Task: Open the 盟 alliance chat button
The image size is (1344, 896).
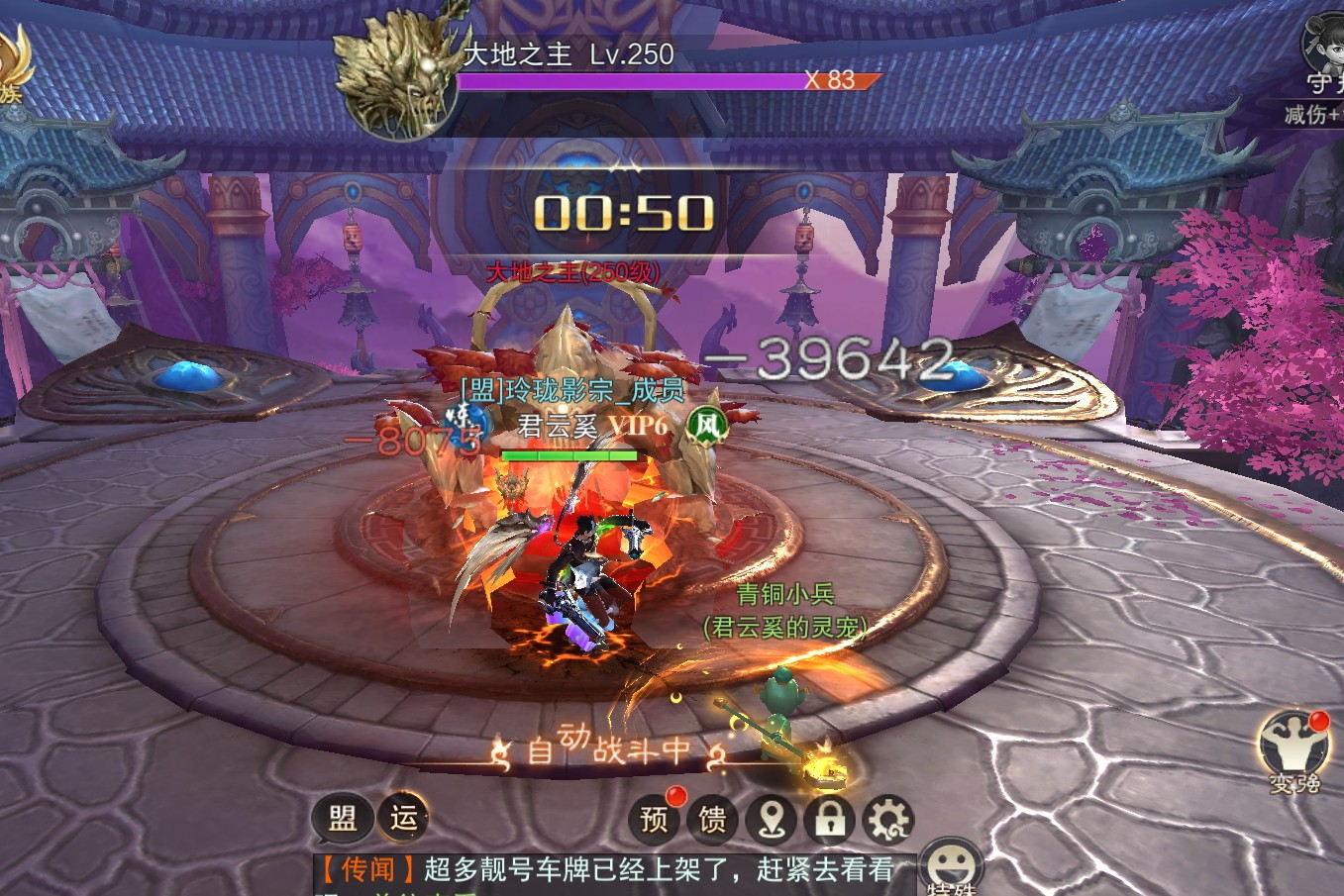Action: [x=342, y=819]
